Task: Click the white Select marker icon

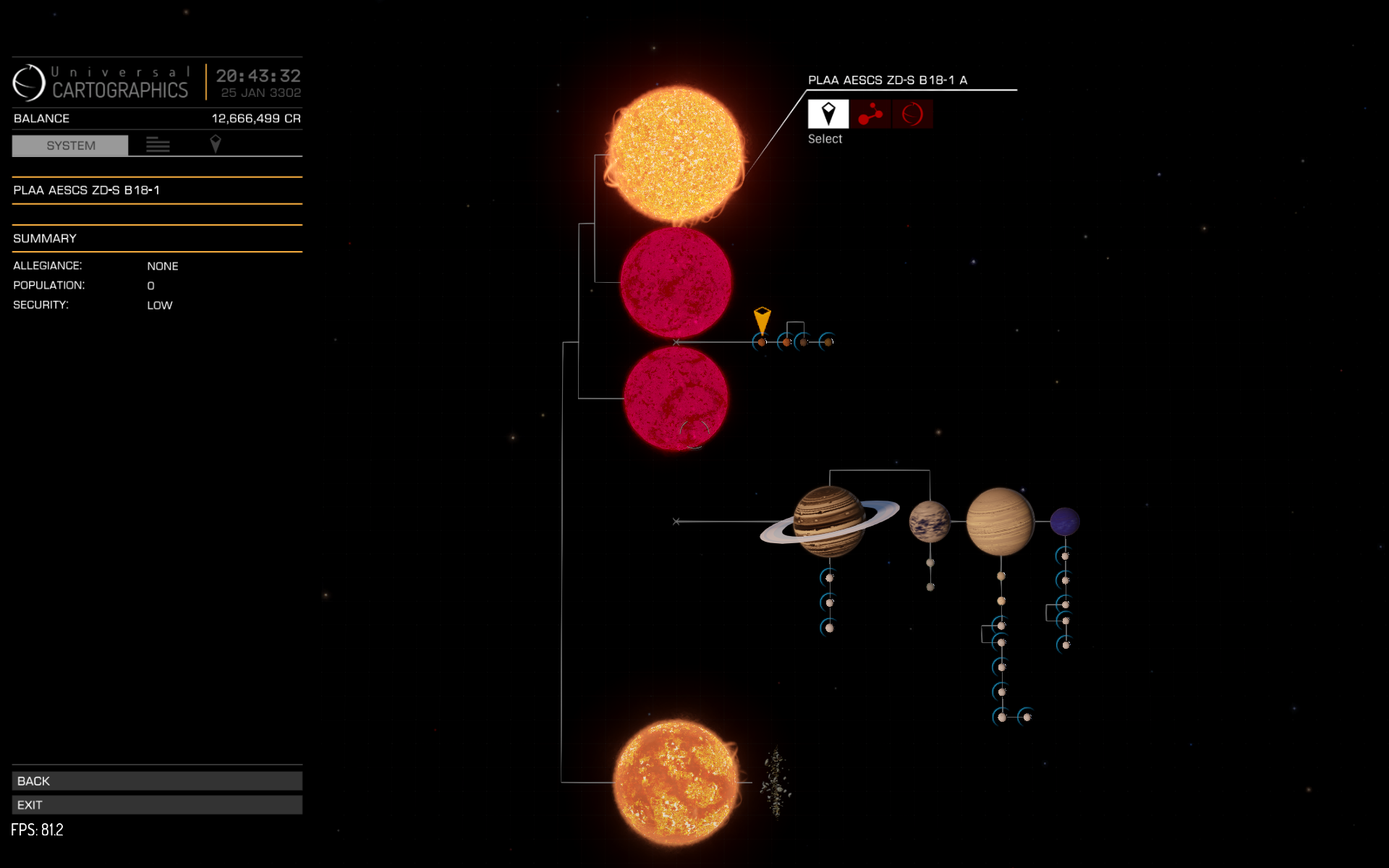Action: (828, 114)
